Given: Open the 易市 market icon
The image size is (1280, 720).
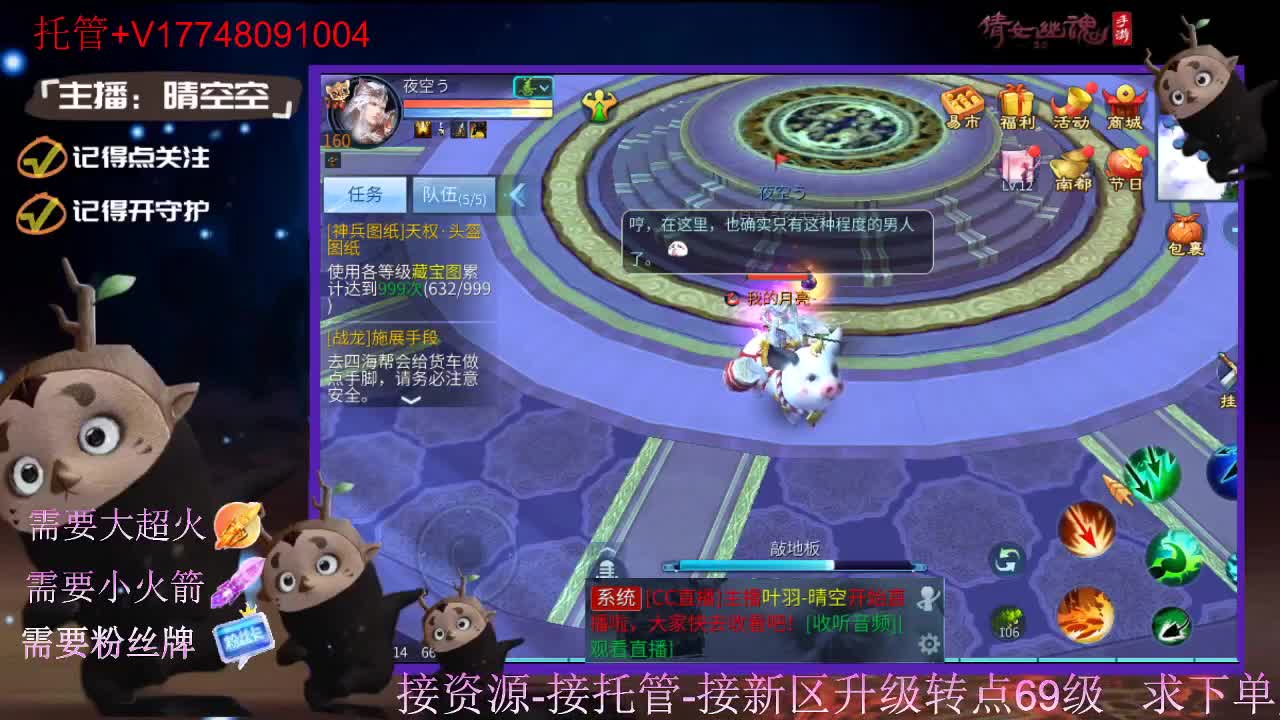Looking at the screenshot, I should coord(962,102).
